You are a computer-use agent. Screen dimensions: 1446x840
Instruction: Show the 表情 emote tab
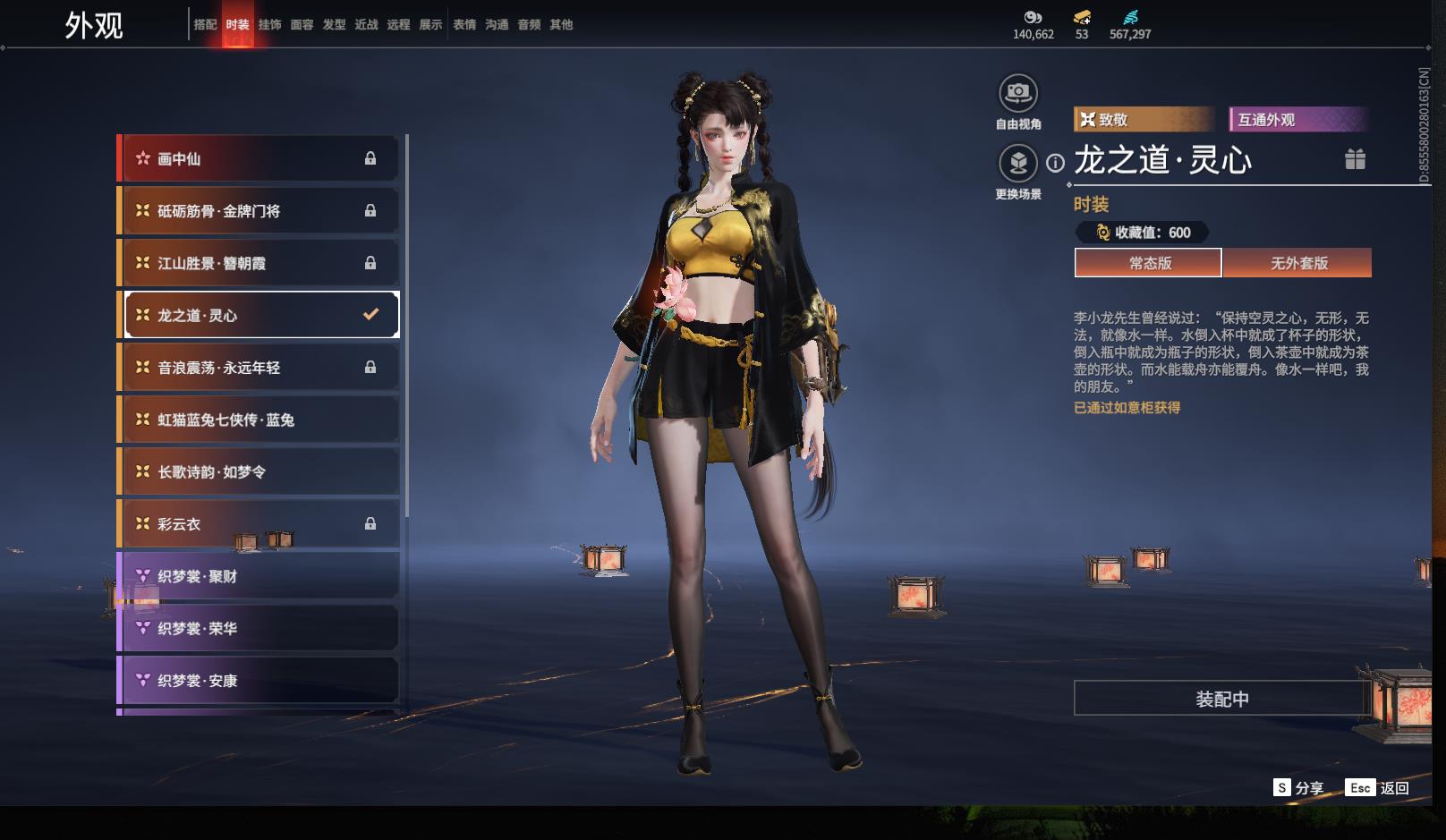(x=464, y=25)
